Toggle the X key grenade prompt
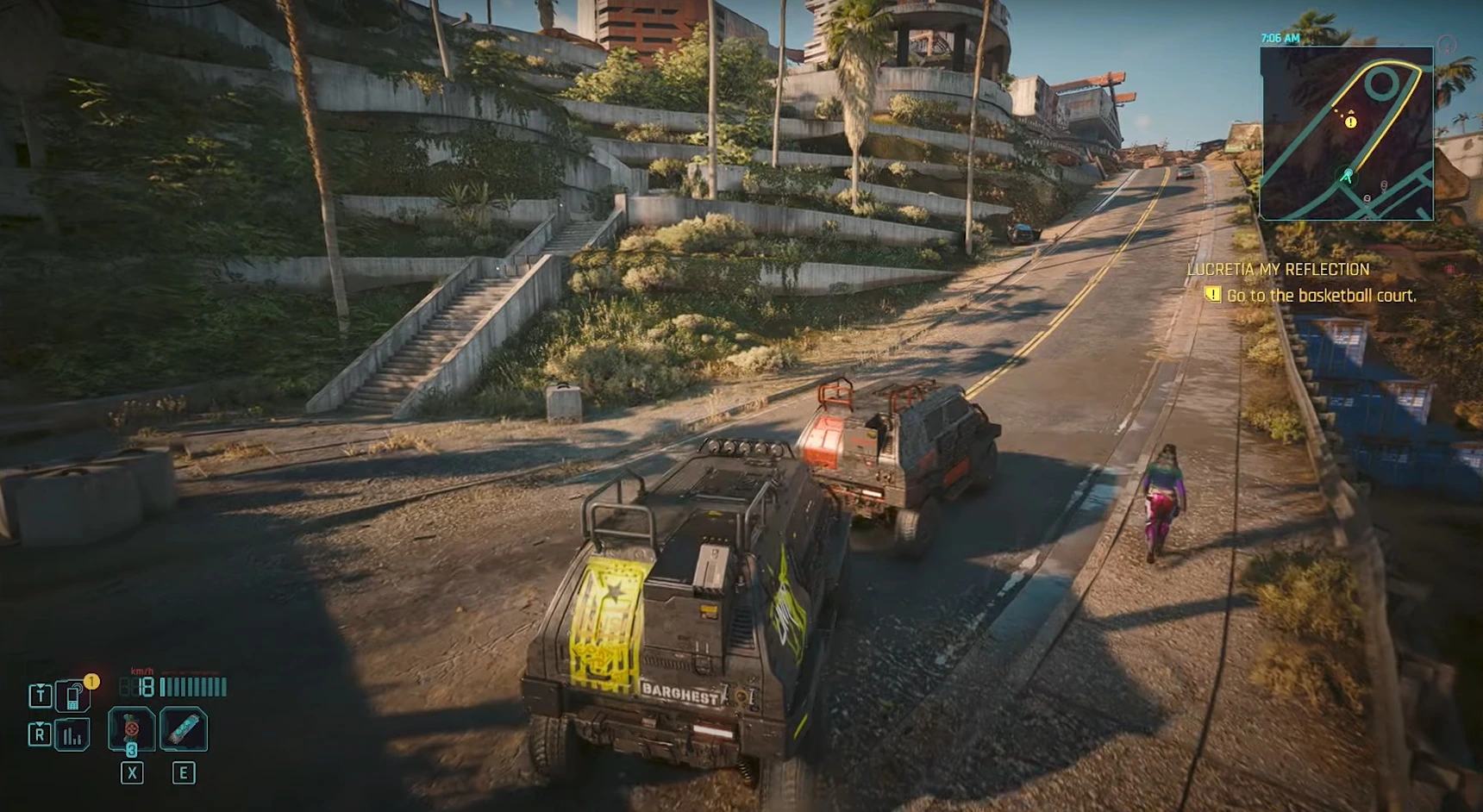 130,771
